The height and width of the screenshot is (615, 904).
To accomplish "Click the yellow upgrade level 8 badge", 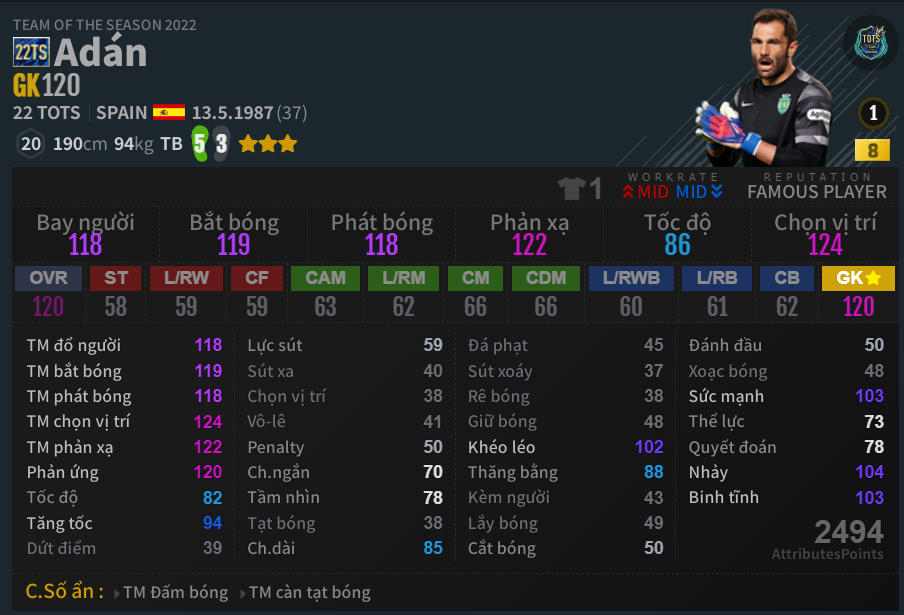I will click(872, 151).
